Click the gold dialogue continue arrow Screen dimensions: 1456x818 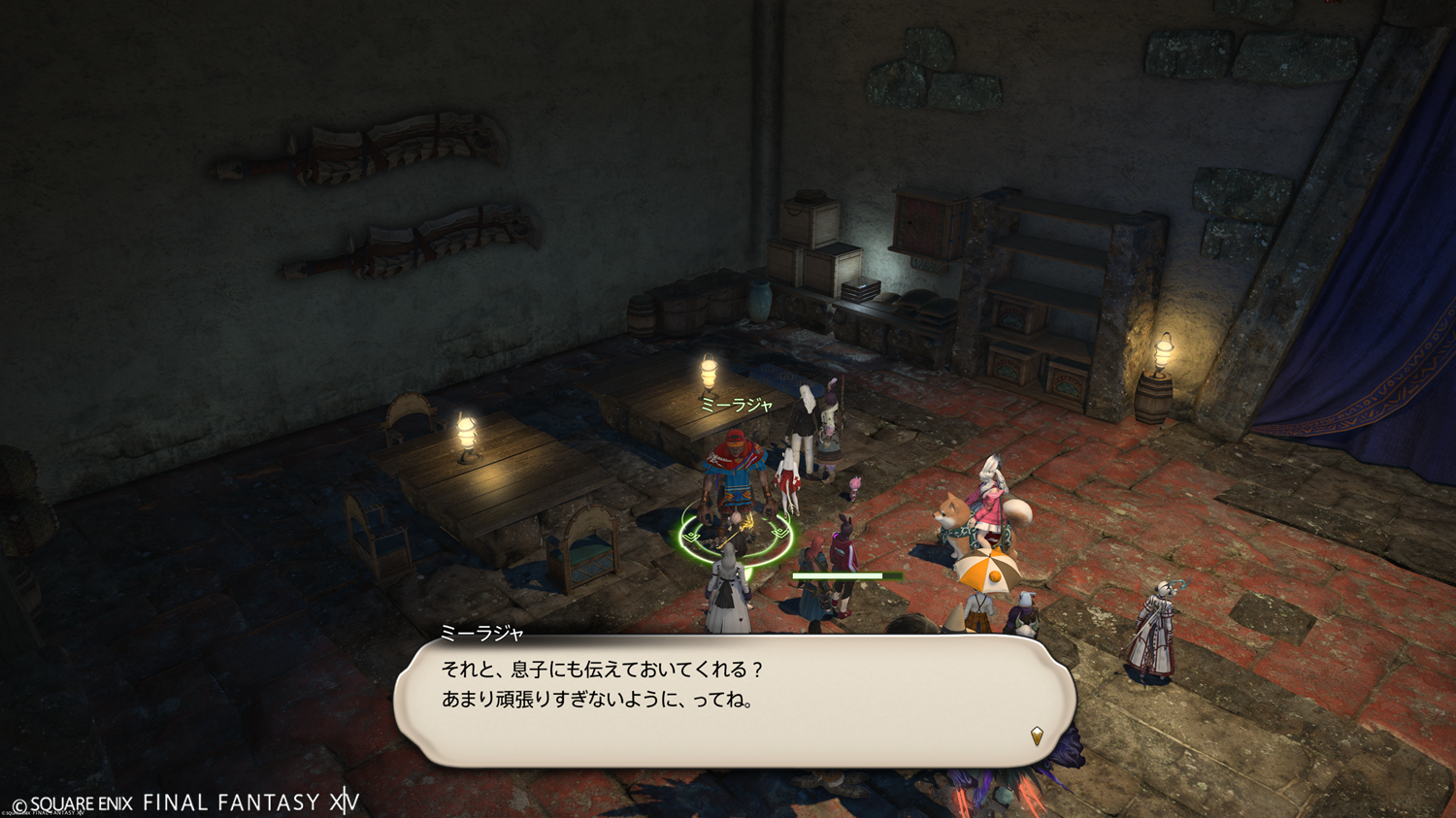[x=1037, y=736]
